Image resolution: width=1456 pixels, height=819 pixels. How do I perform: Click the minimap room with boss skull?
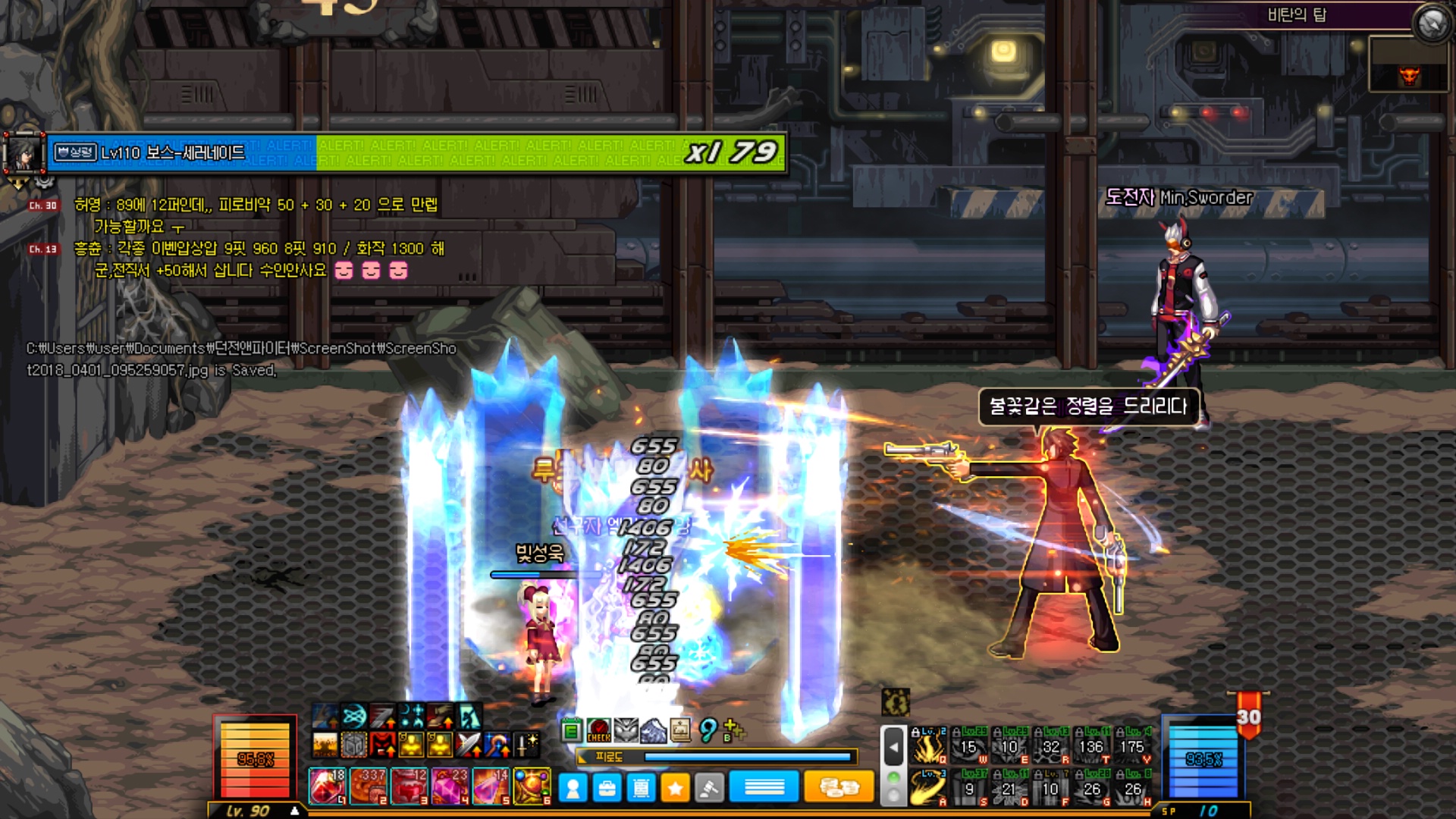[x=1409, y=74]
